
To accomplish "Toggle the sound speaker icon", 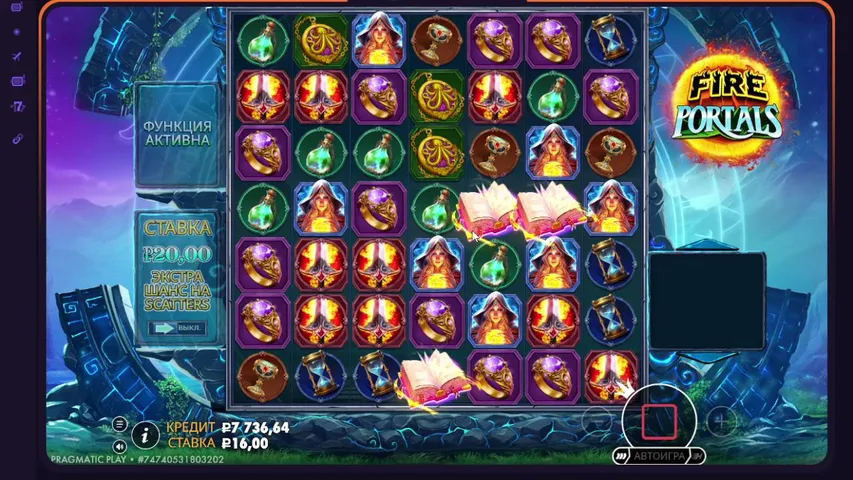I will coord(120,446).
